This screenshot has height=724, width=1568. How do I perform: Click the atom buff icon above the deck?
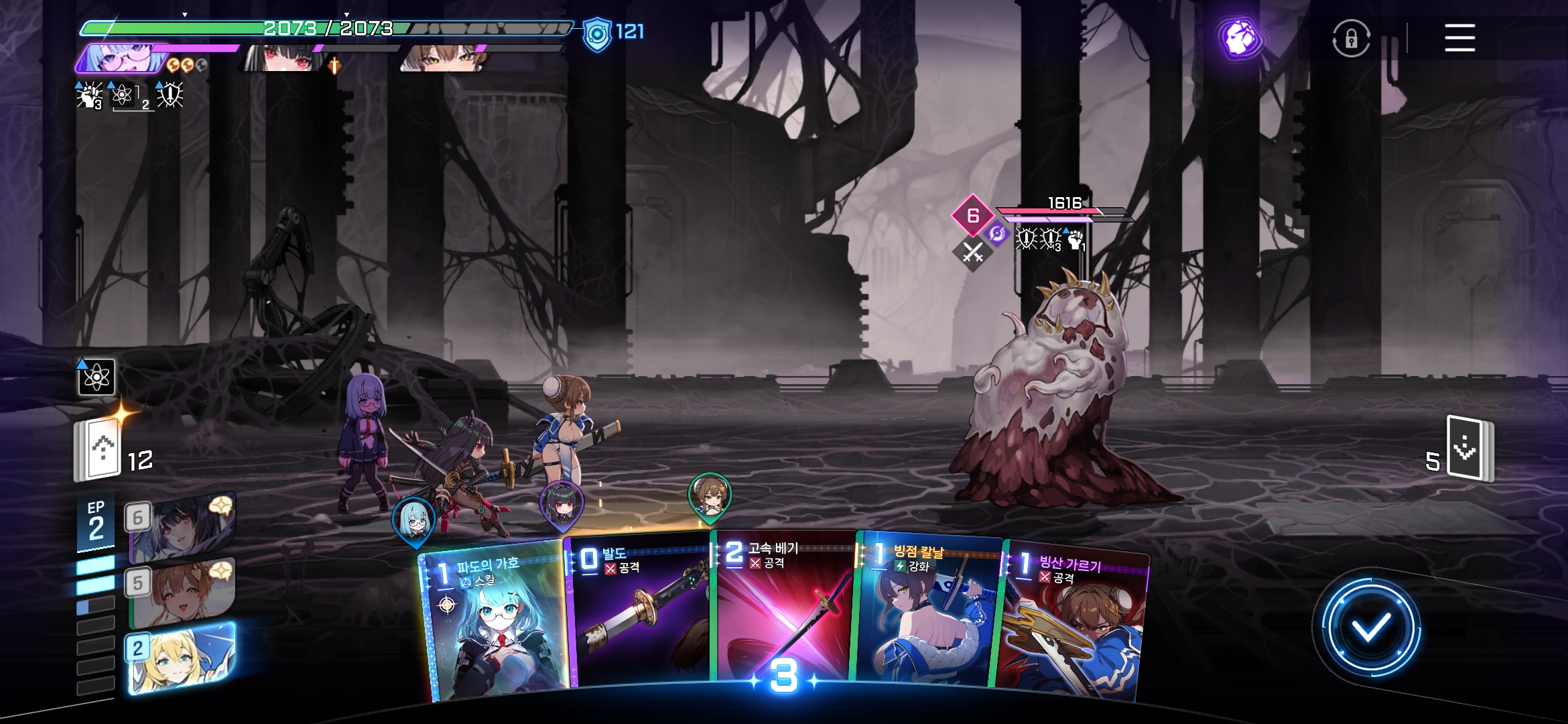pos(96,377)
